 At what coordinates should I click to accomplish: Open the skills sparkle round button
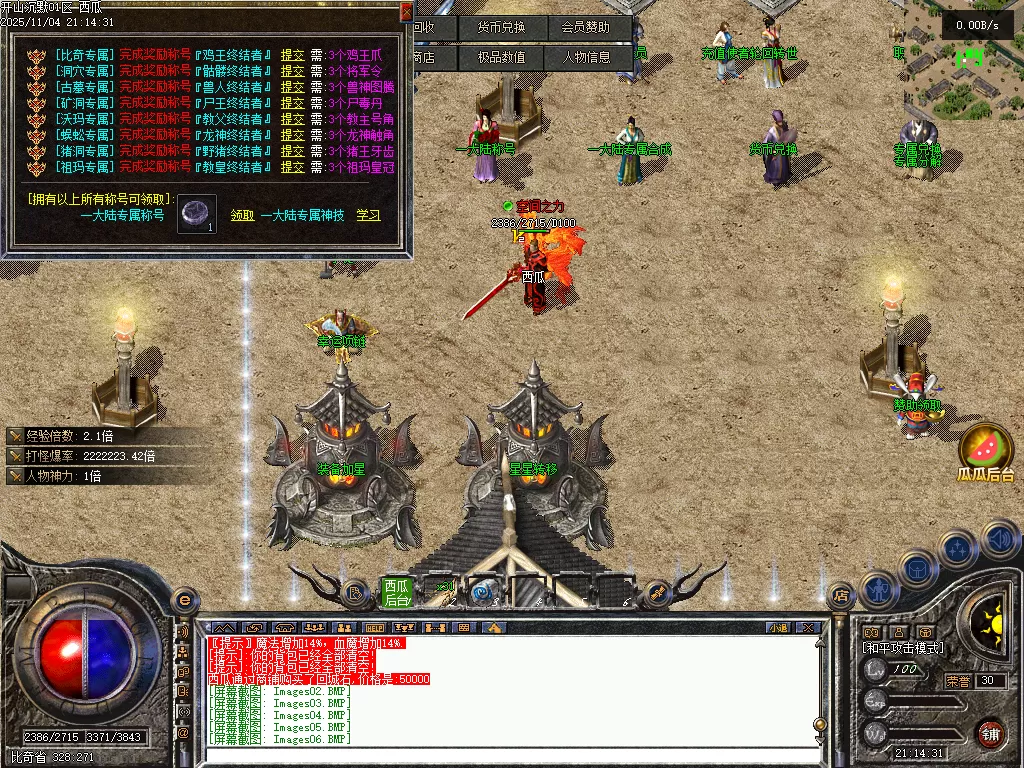coord(957,549)
